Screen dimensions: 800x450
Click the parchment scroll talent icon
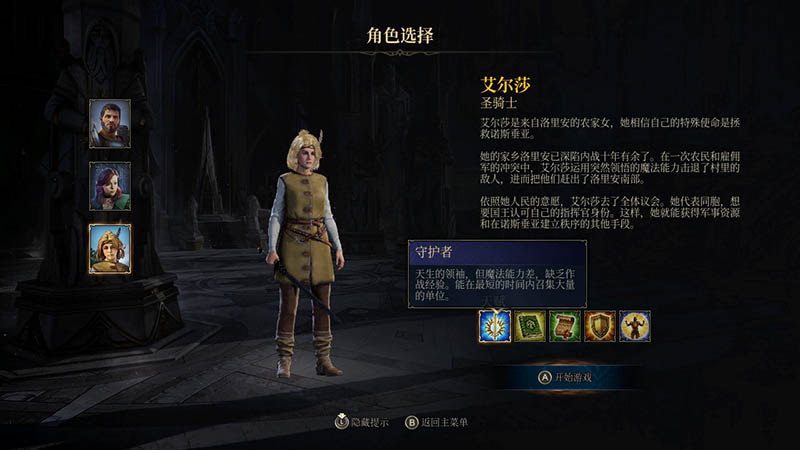[x=566, y=326]
